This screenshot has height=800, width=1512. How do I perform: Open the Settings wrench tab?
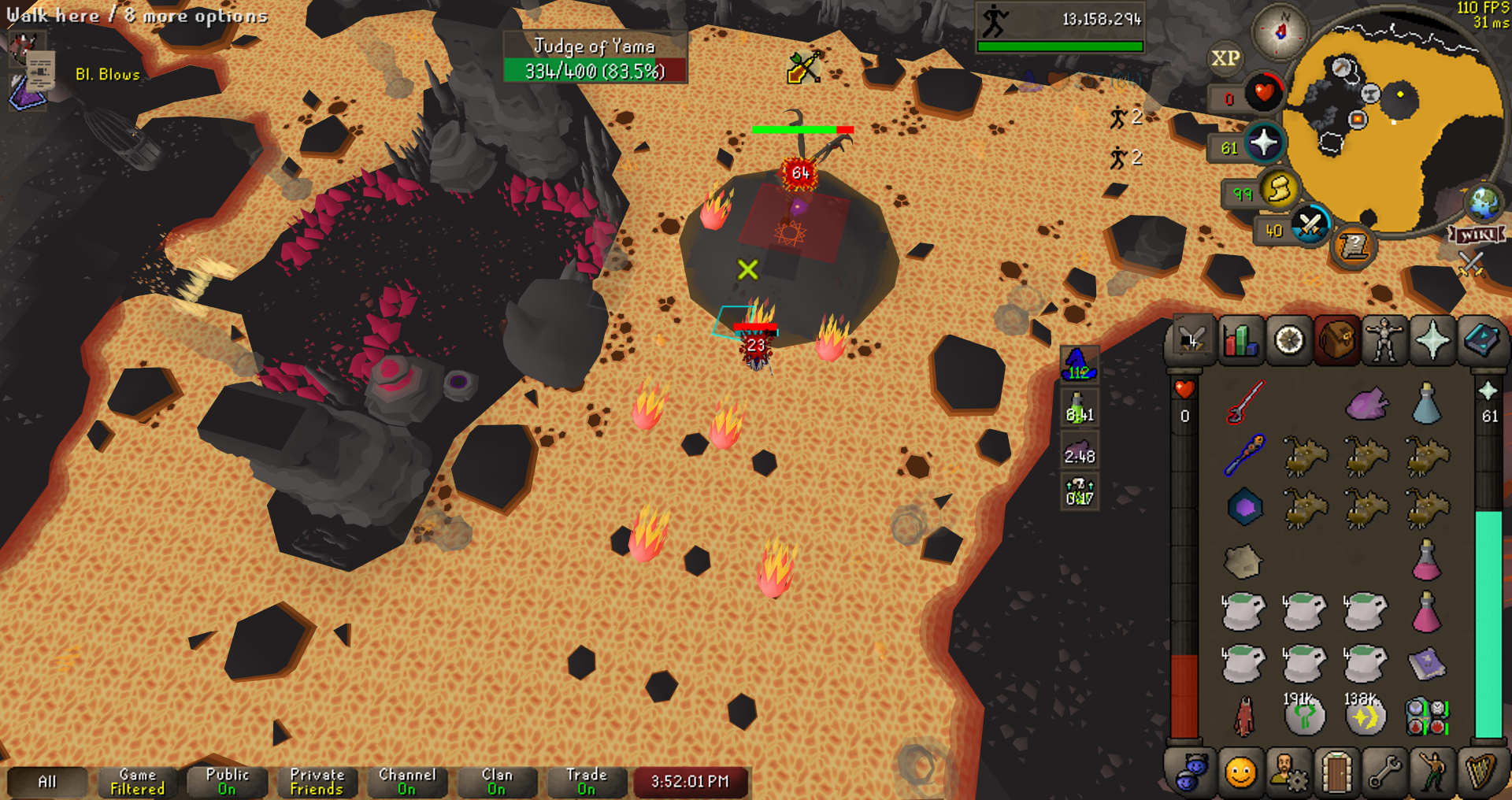pyautogui.click(x=1384, y=772)
